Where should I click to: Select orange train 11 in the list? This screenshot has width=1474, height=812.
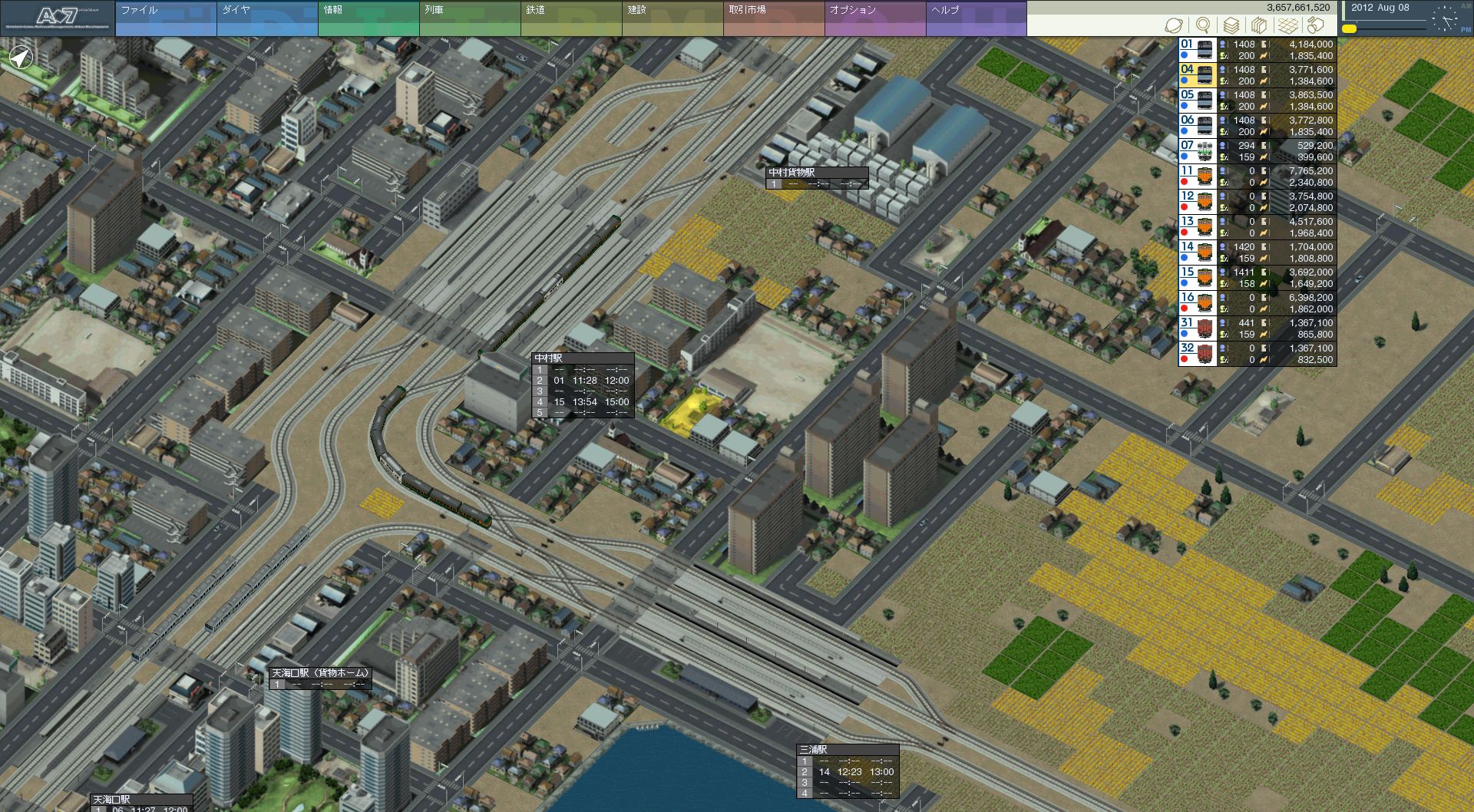point(1198,177)
